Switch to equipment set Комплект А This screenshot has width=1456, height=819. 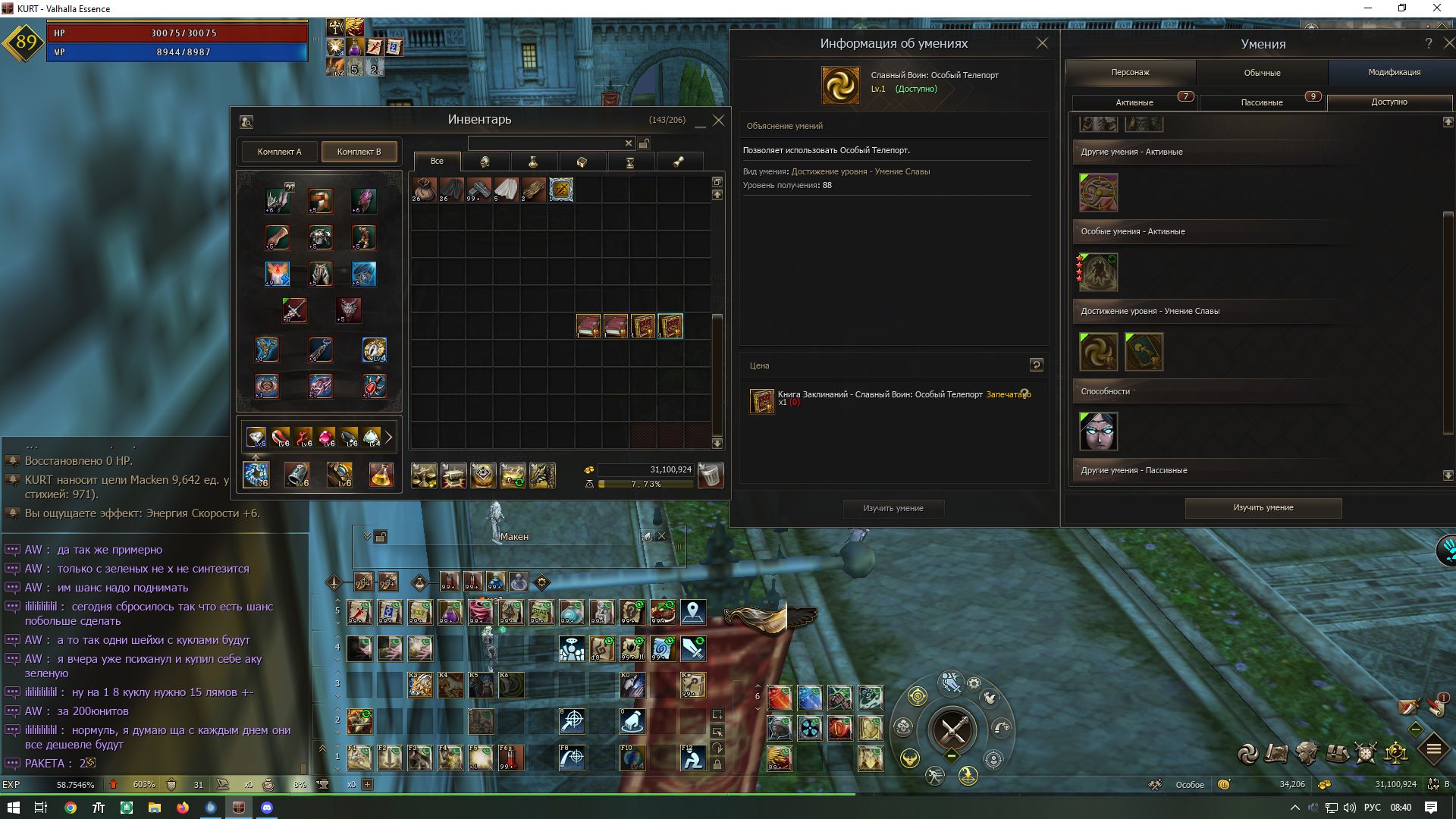(279, 152)
